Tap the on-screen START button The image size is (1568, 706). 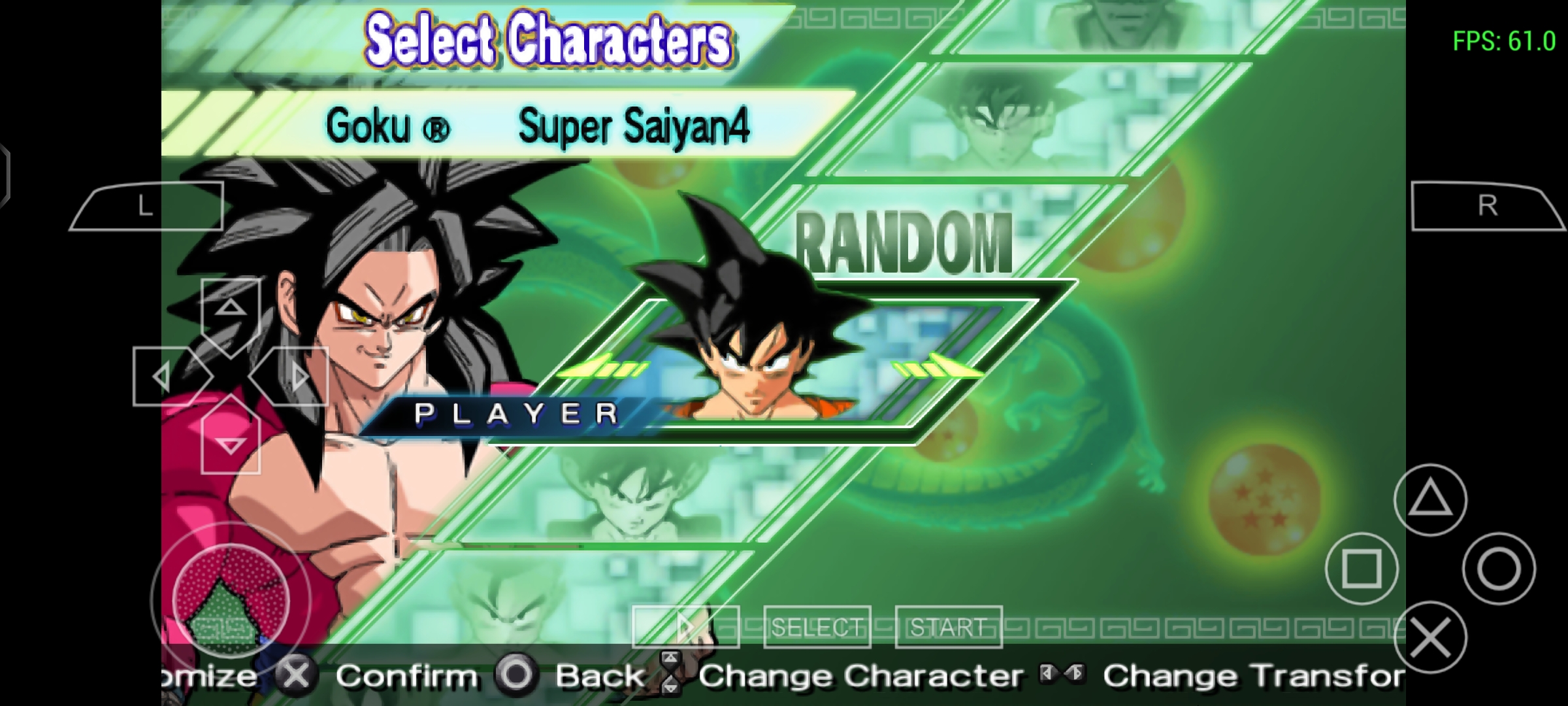coord(948,628)
